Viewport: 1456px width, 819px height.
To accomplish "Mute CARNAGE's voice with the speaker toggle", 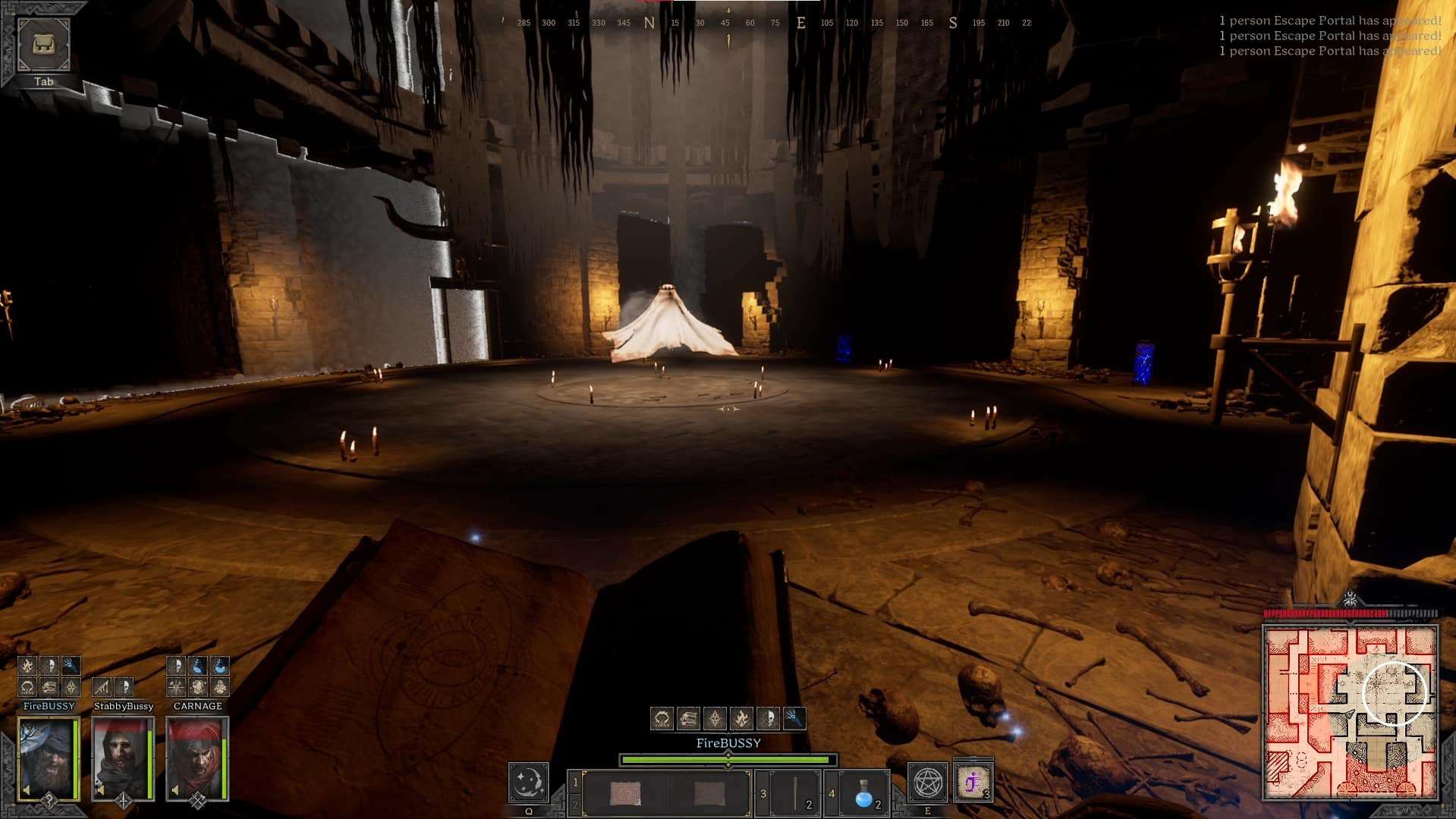I will click(175, 790).
